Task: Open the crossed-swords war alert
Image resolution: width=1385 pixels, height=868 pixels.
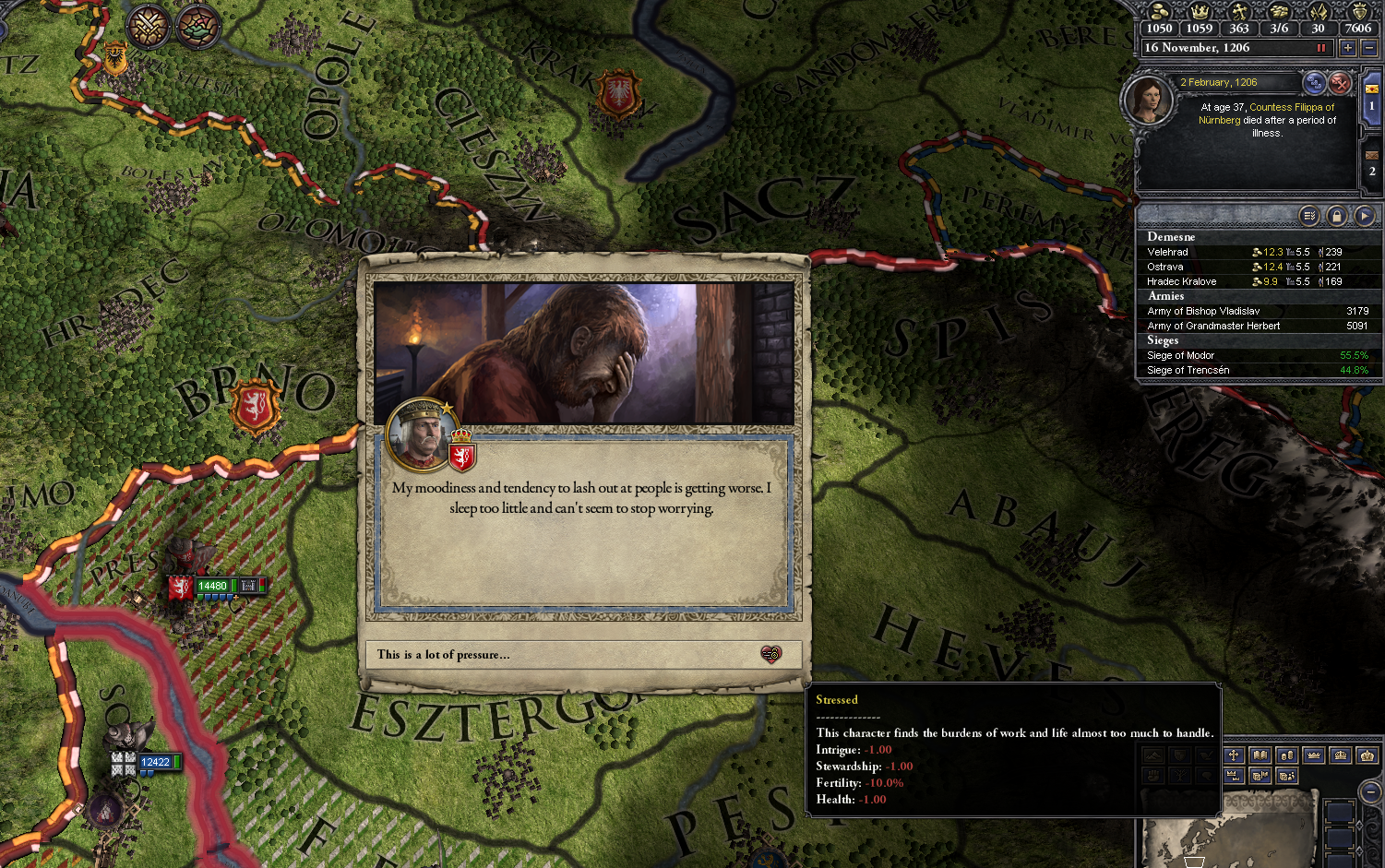Action: pyautogui.click(x=149, y=27)
